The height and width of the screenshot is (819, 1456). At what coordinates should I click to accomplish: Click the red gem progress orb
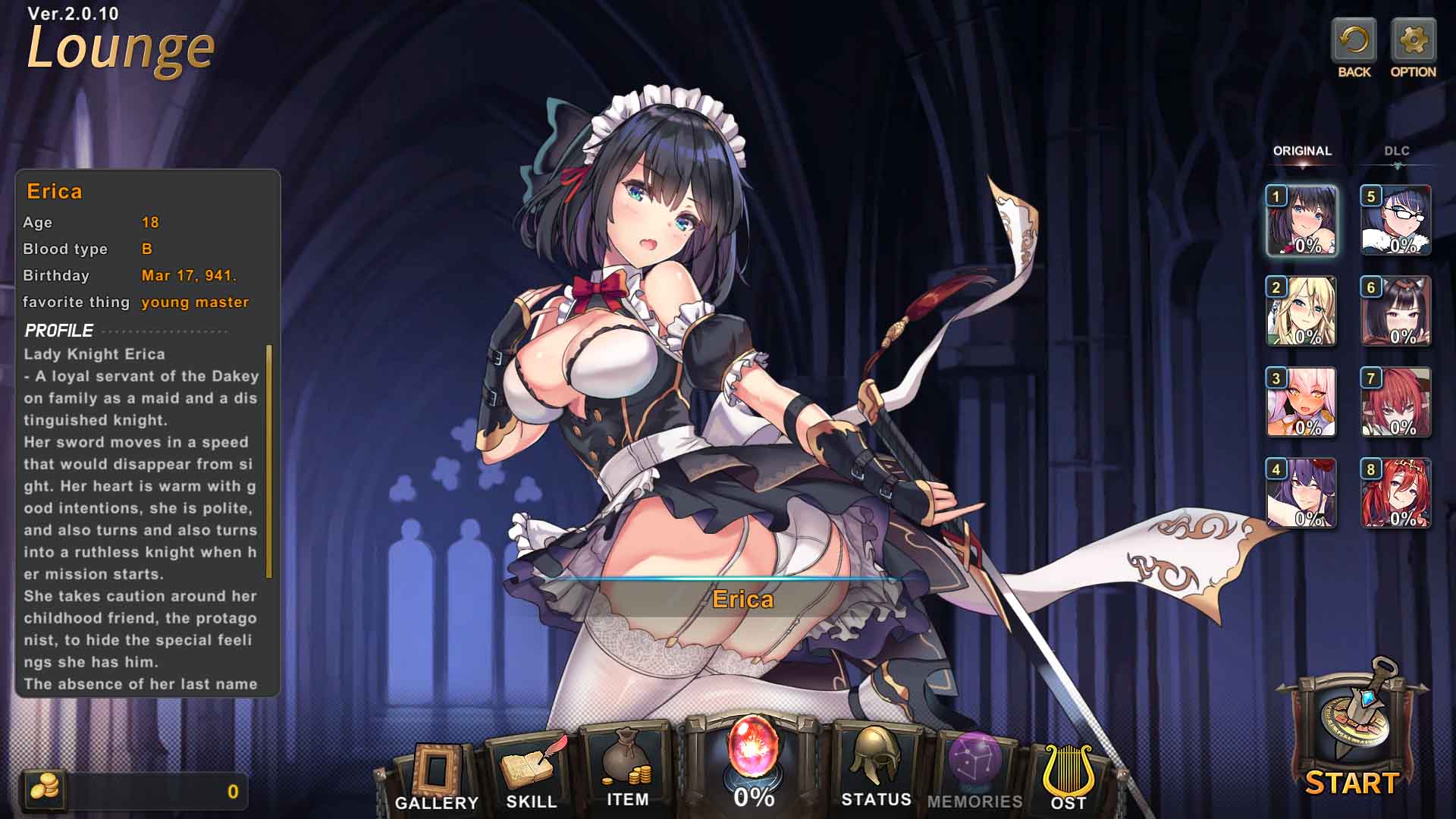[x=753, y=751]
